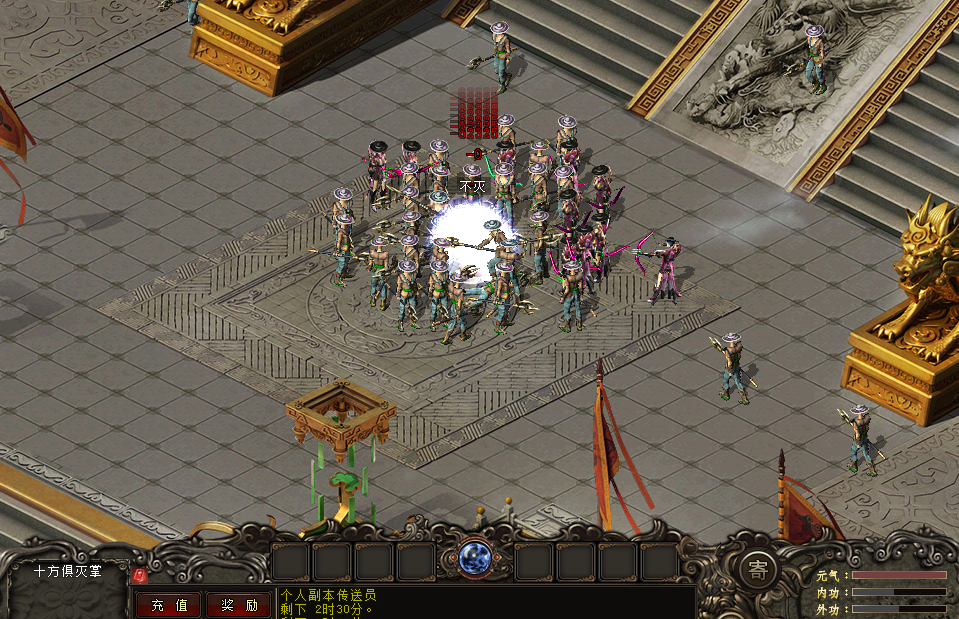Open the 充值 recharge button
Screen dimensions: 959x619
(168, 605)
